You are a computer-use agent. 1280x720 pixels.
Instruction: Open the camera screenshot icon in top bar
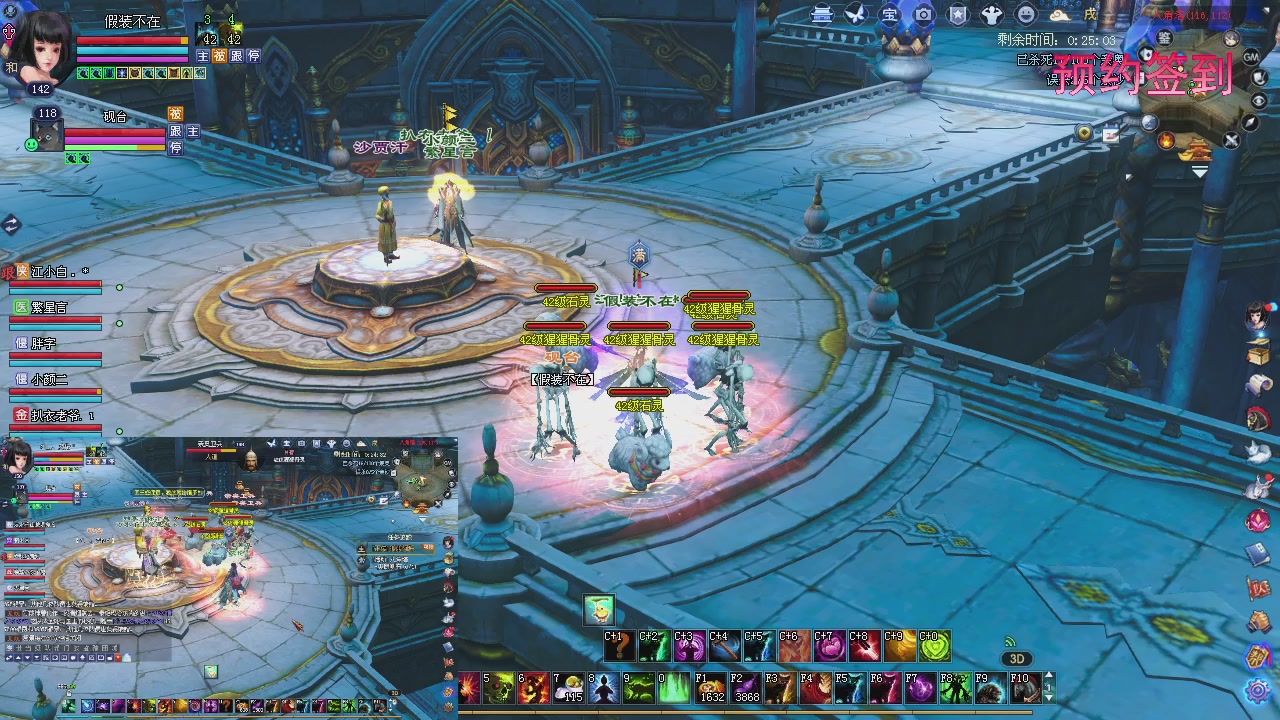click(924, 14)
